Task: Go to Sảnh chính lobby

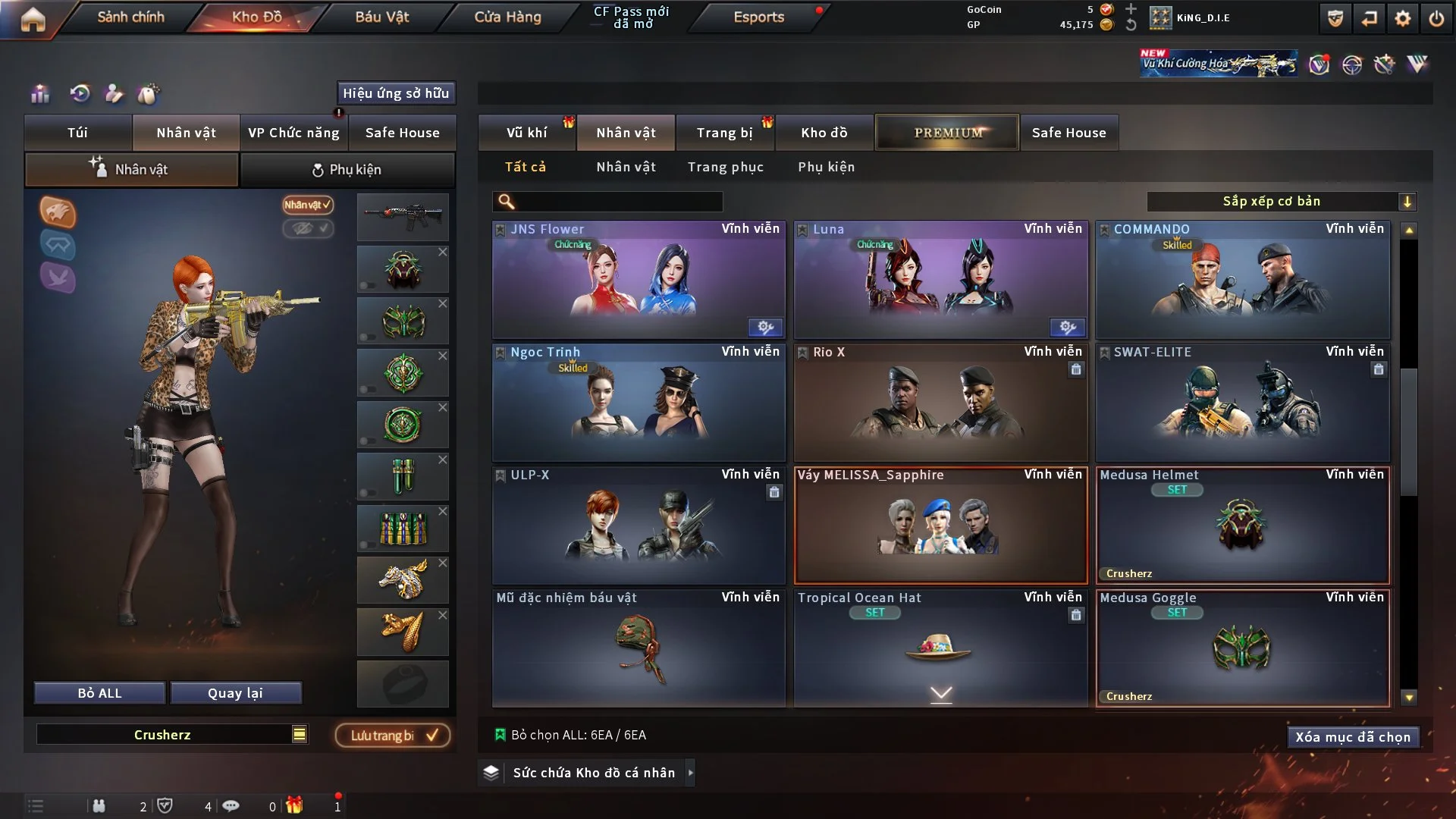Action: click(130, 17)
